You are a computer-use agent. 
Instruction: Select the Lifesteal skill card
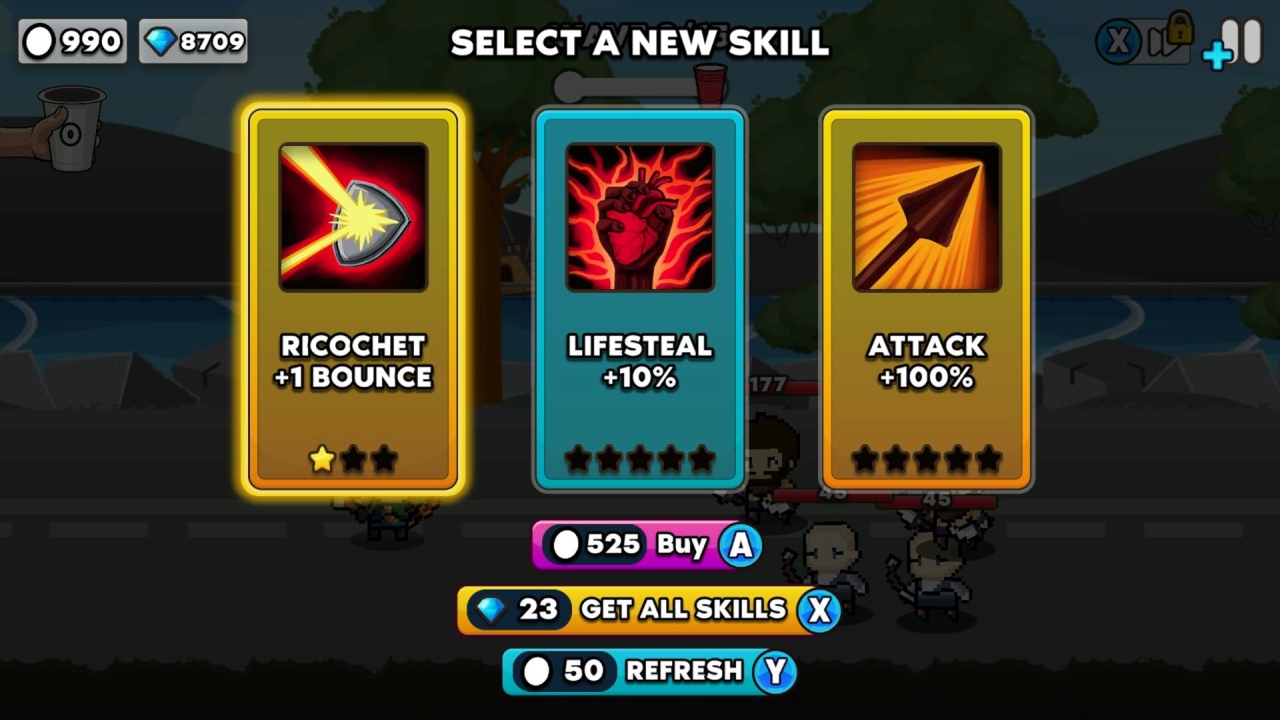point(640,300)
